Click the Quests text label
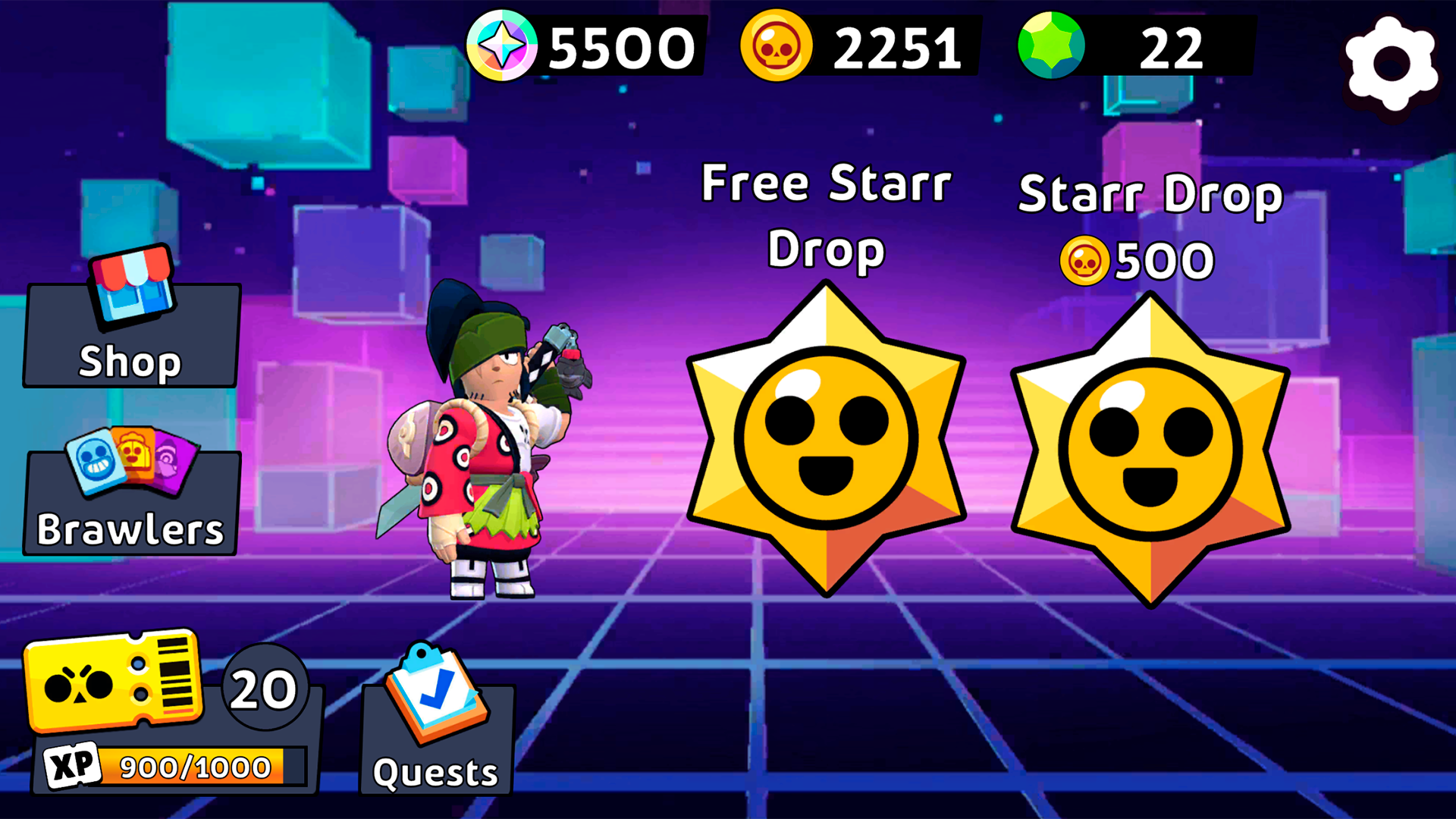 tap(434, 772)
